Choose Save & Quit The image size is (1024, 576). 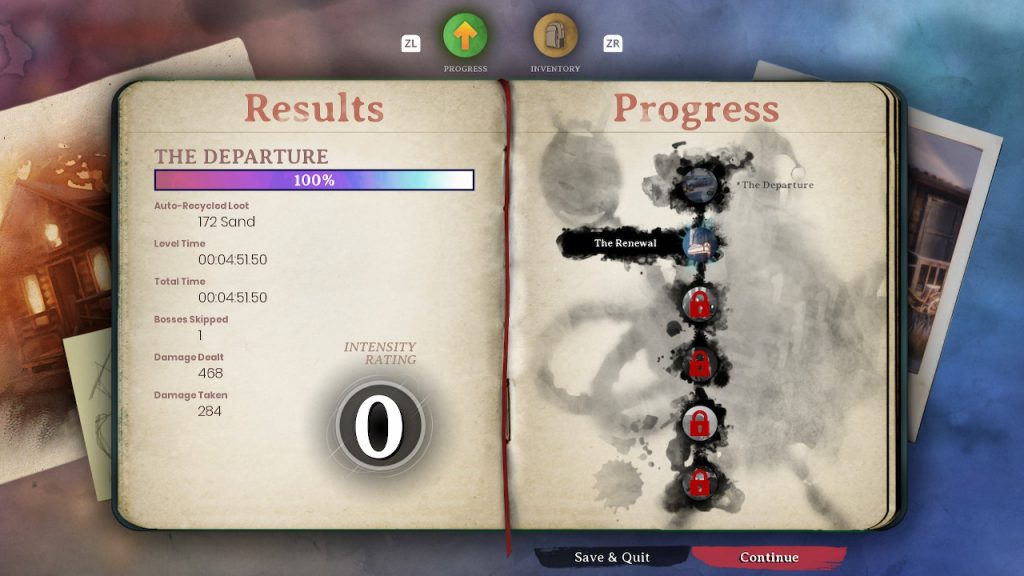612,557
